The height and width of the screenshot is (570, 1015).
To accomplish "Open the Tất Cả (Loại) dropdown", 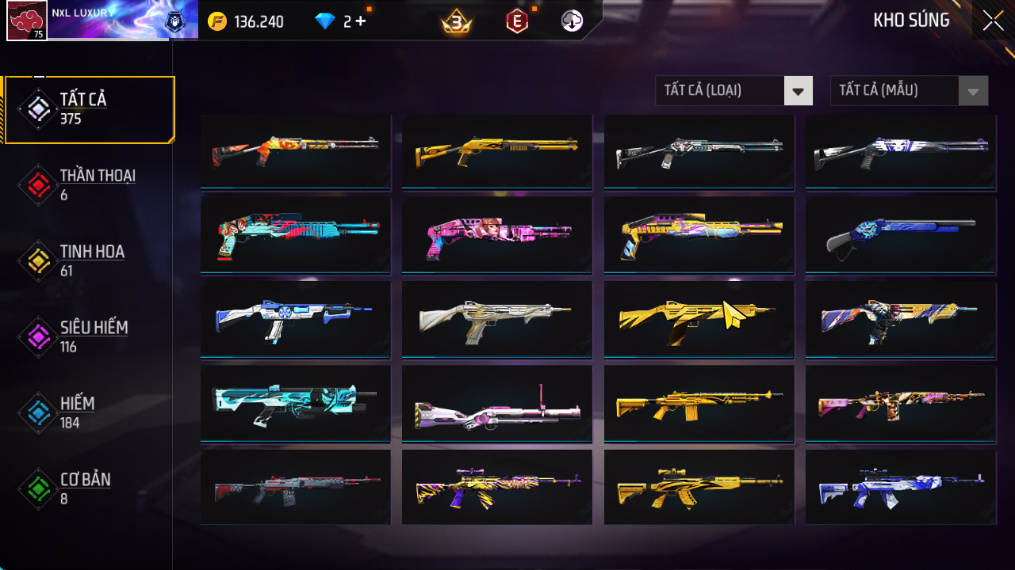I will (x=733, y=91).
